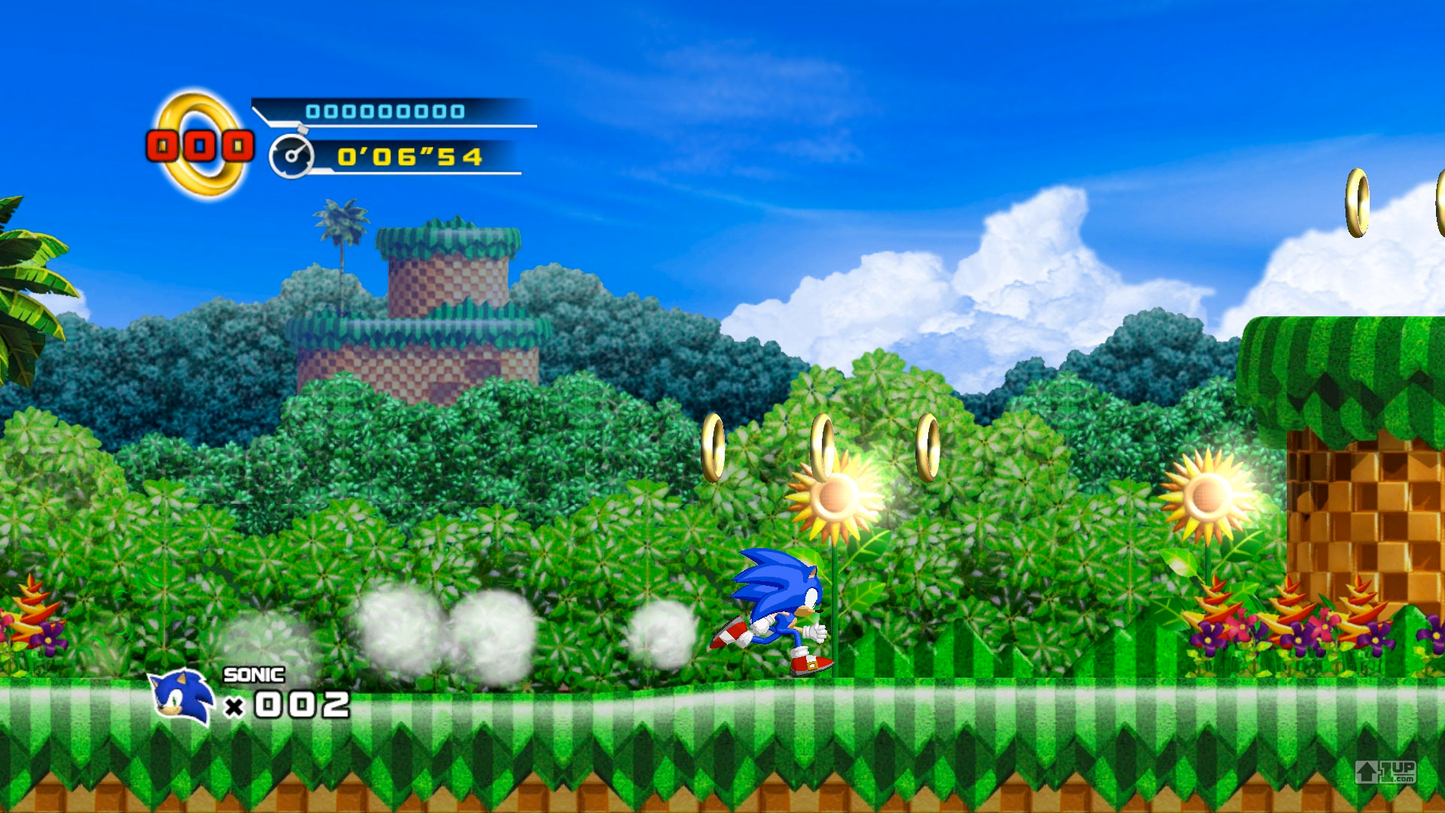Click the Sonic head life icon
Viewport: 1445px width, 814px height.
[x=180, y=695]
